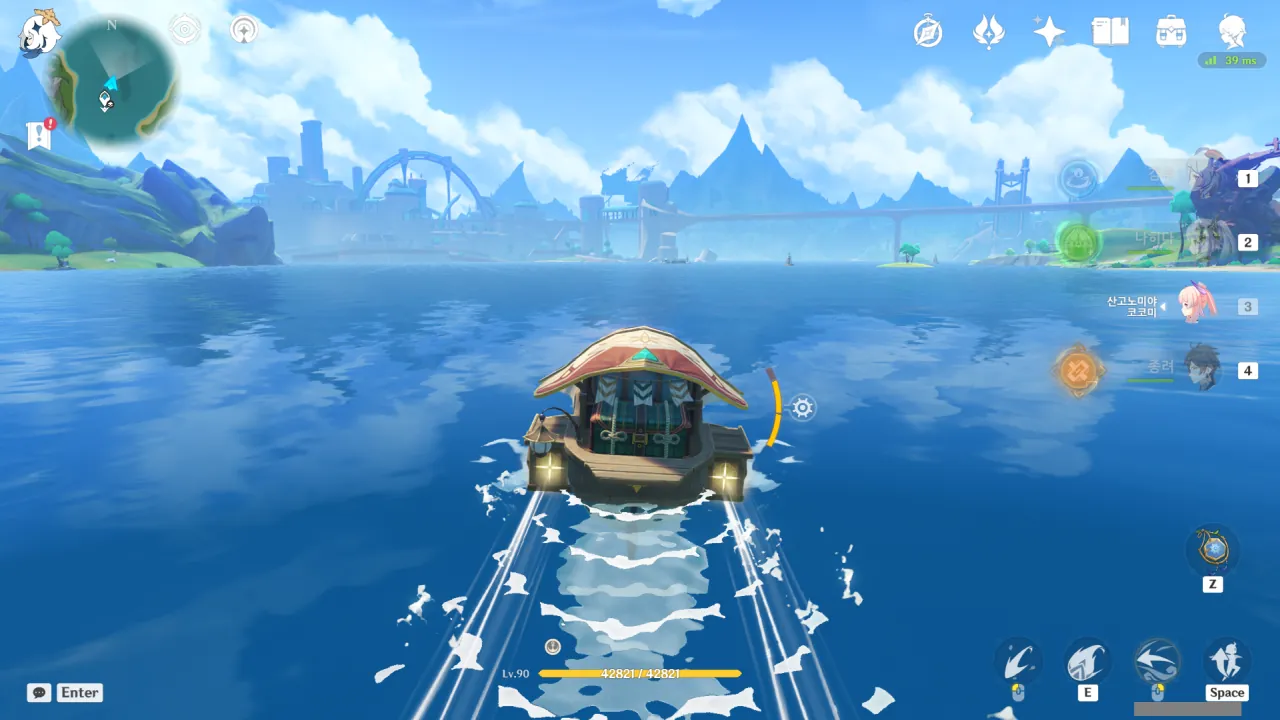Fire the boat's E skill attack
Image resolution: width=1280 pixels, height=720 pixels.
click(x=1087, y=661)
